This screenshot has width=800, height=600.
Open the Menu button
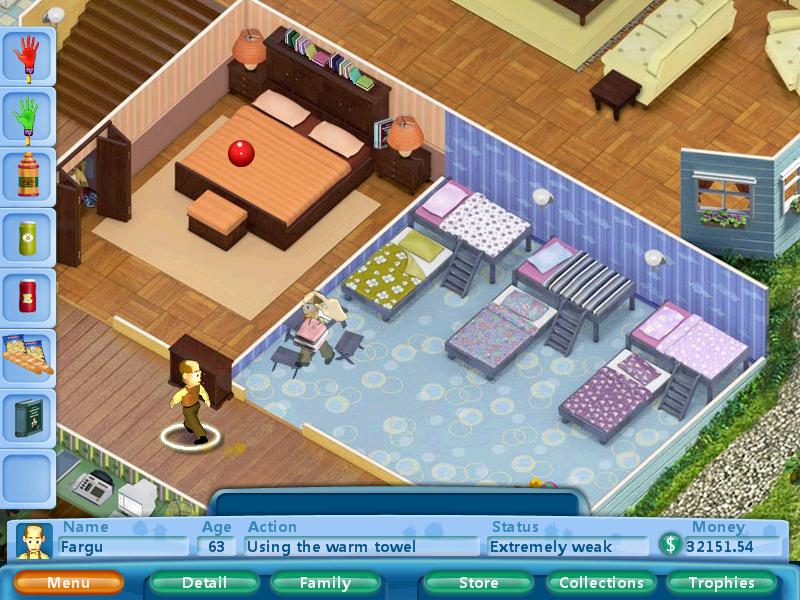tap(68, 583)
